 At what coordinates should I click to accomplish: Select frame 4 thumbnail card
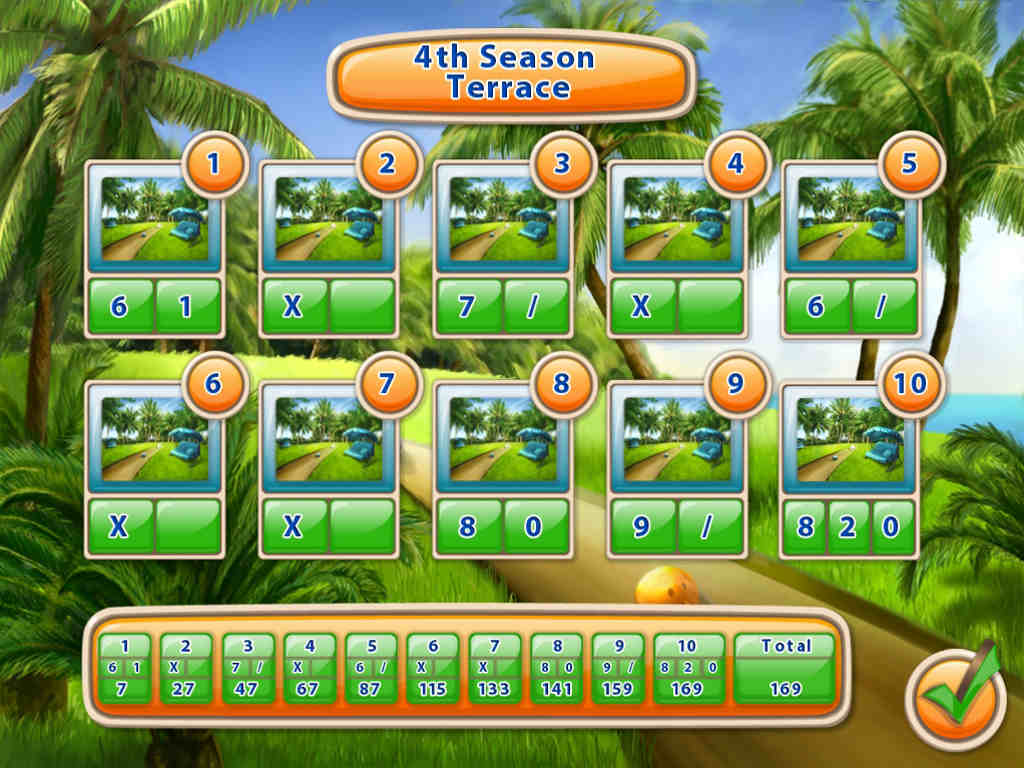pos(676,220)
